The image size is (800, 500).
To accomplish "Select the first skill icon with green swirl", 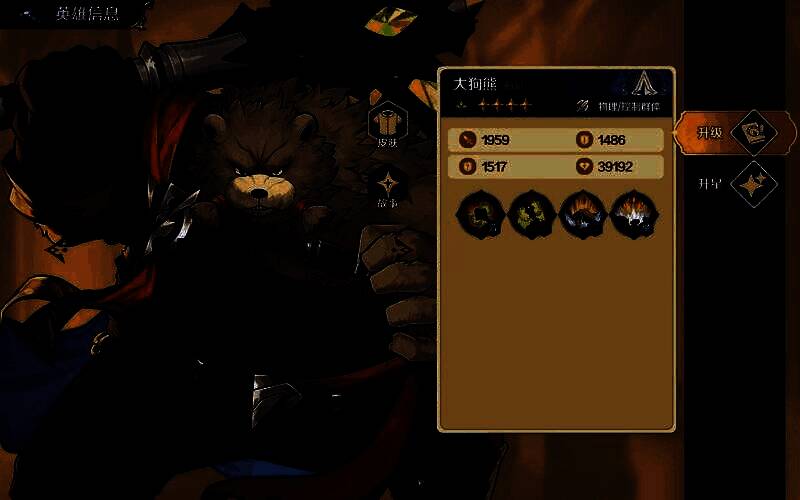I will [478, 214].
